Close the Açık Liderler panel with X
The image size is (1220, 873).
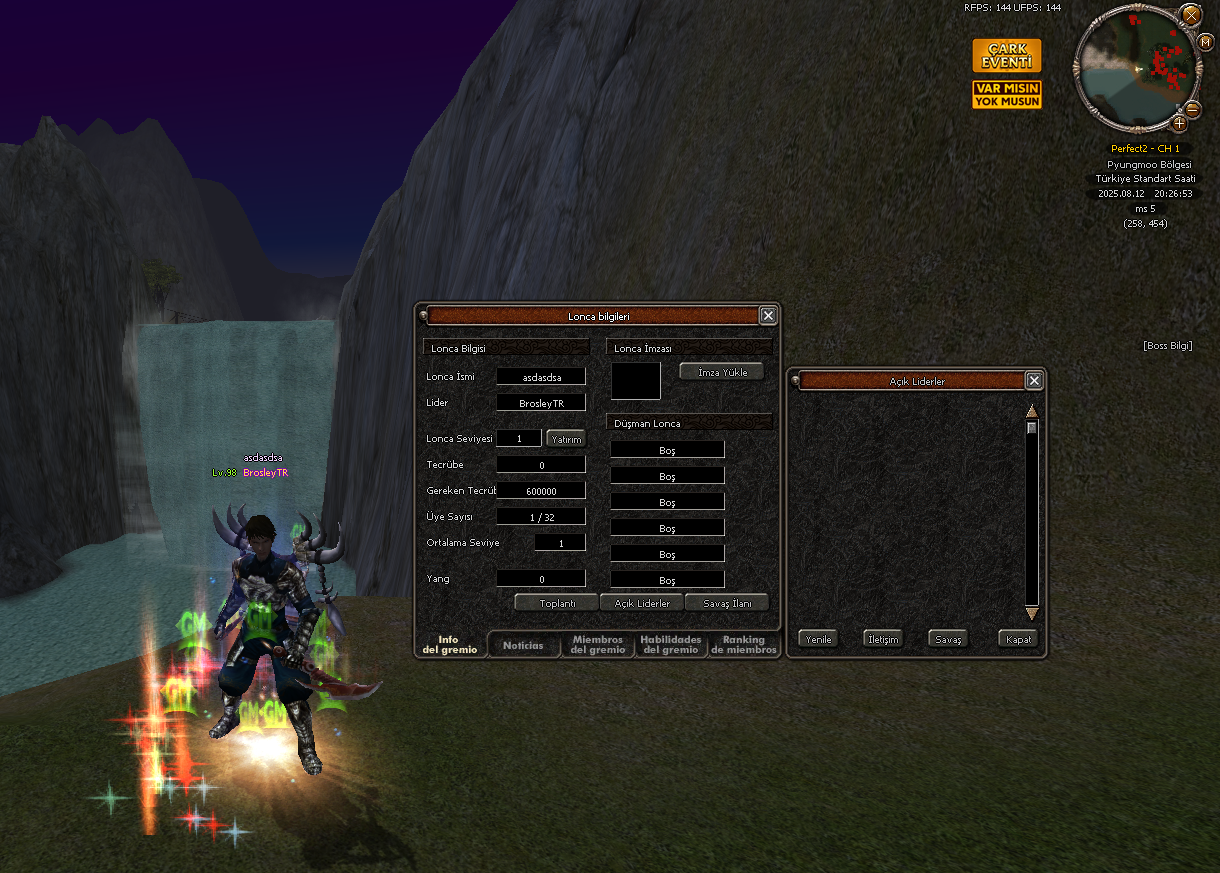click(1034, 380)
